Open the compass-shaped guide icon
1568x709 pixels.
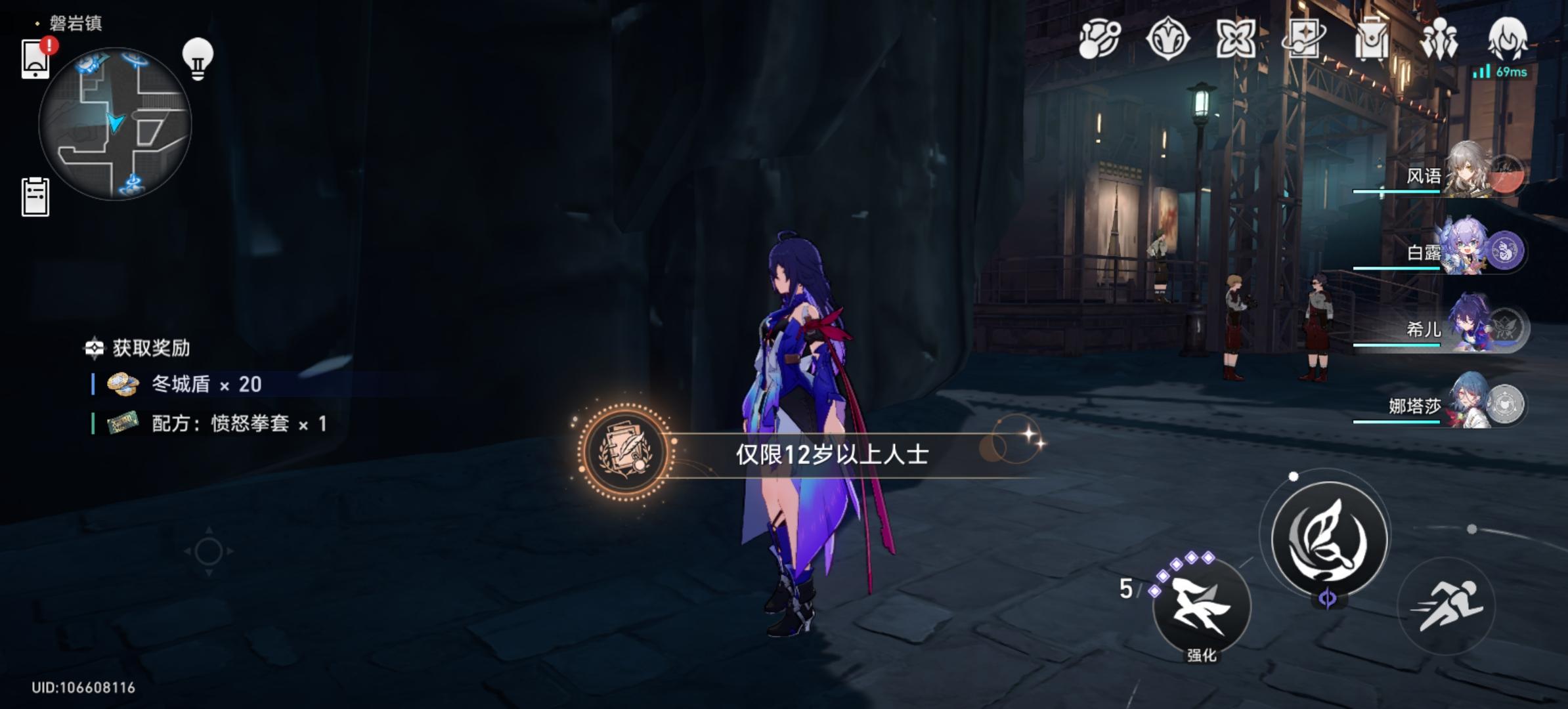pyautogui.click(x=1167, y=38)
